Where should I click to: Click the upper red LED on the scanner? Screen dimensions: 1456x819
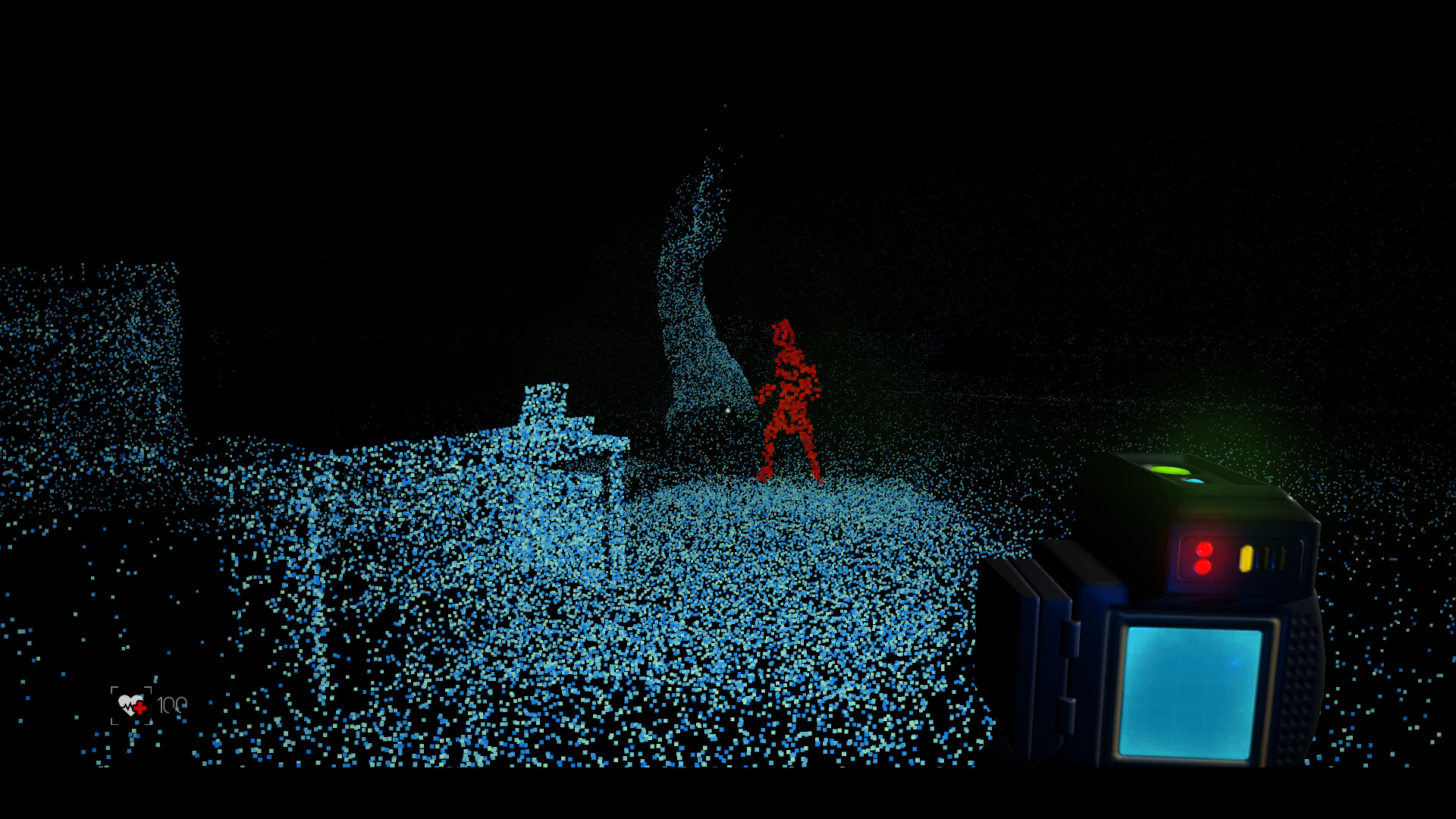point(1204,549)
